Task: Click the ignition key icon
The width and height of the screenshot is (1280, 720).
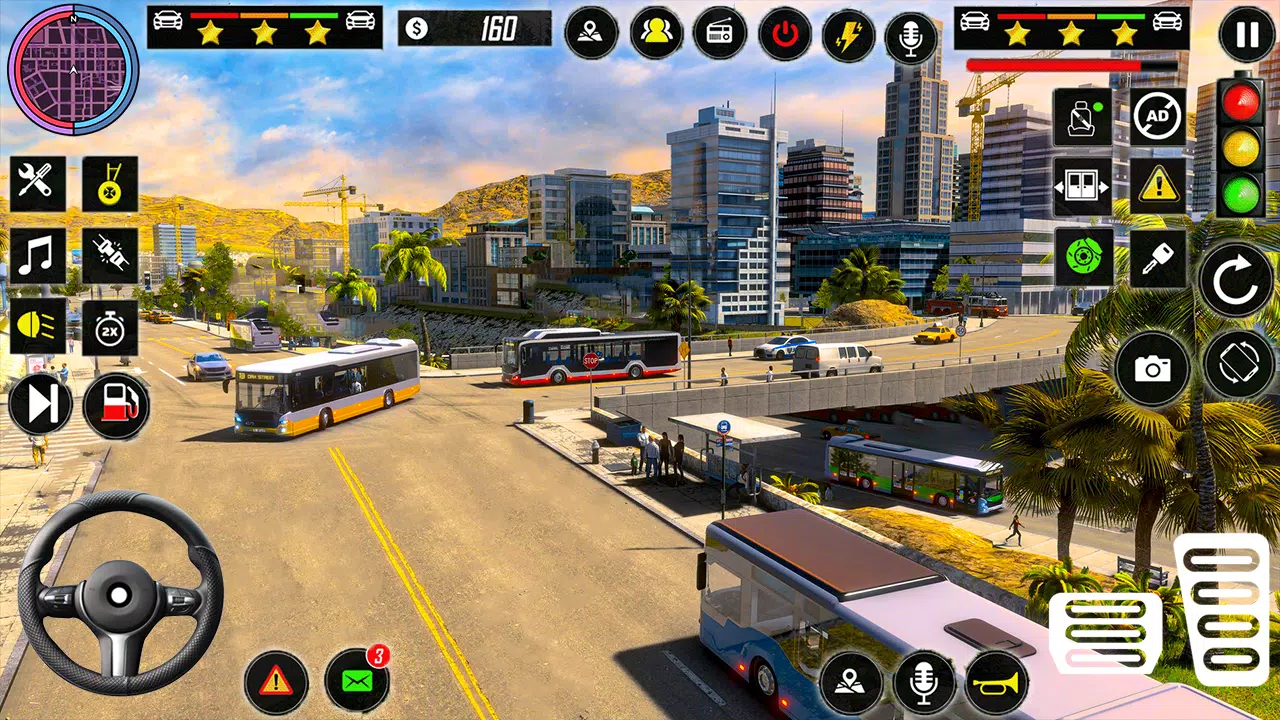Action: point(1158,258)
